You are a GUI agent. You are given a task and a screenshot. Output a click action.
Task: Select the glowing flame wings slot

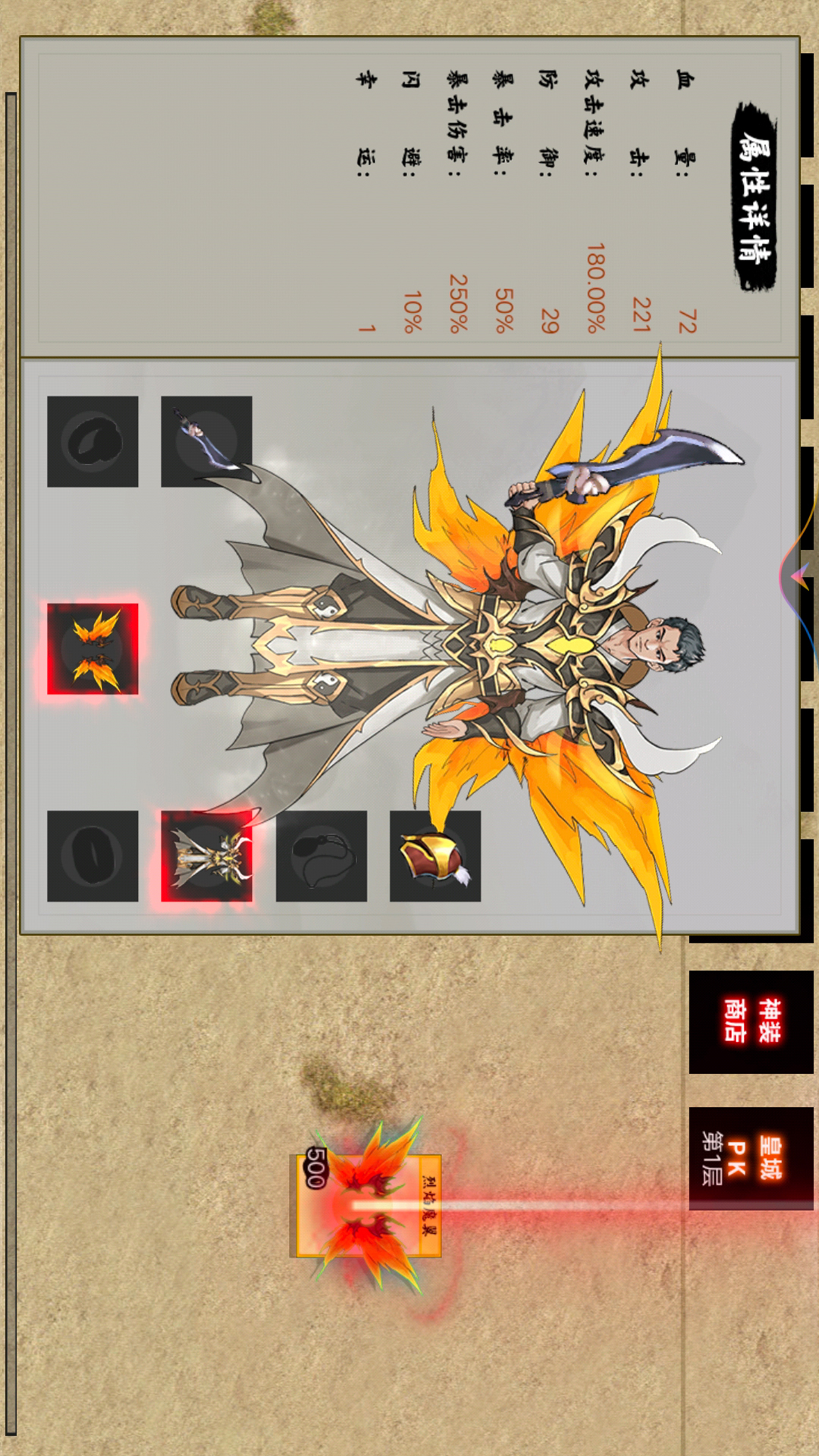click(93, 649)
